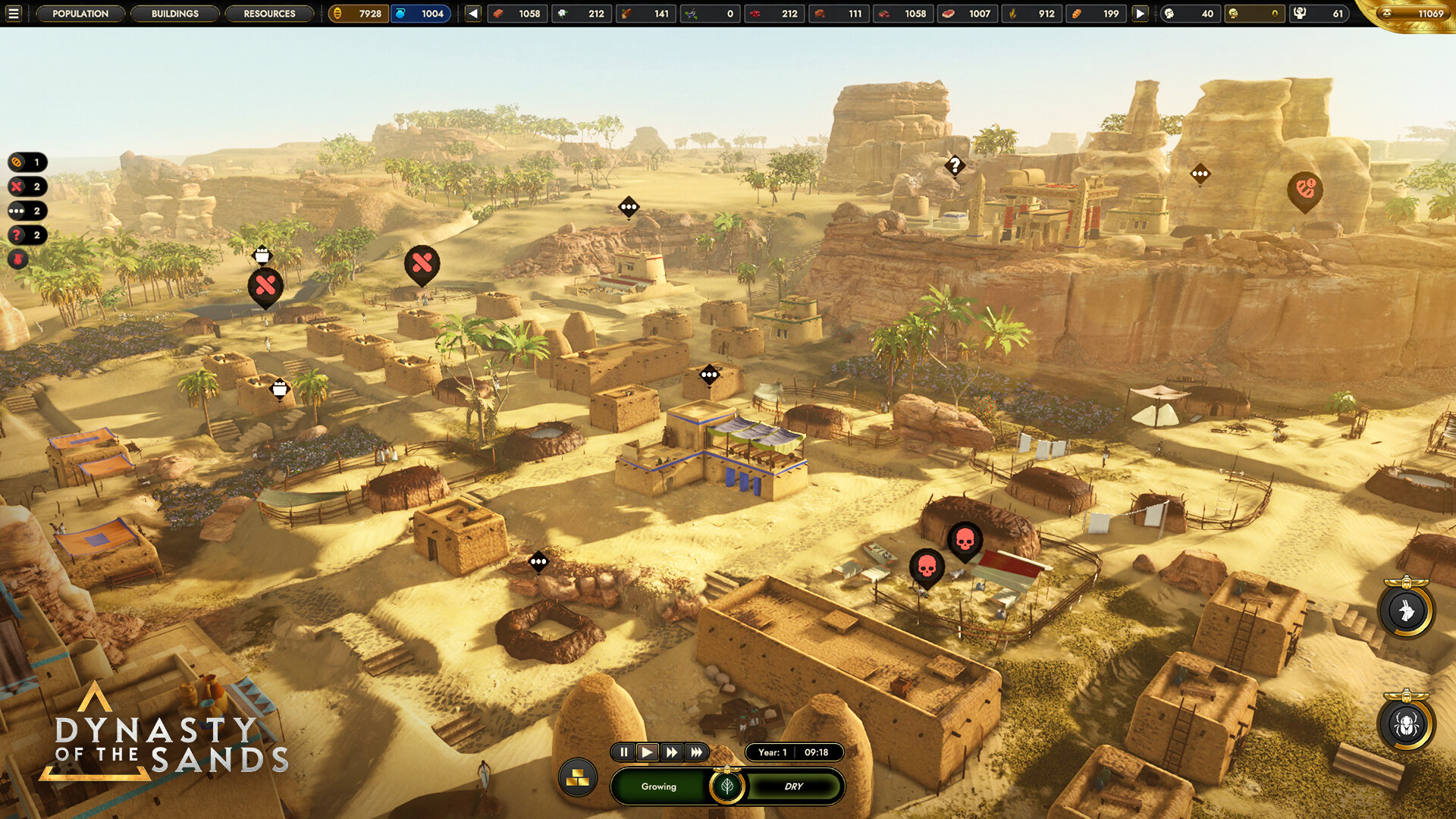Collapse the resource bar with the left arrow
The image size is (1456, 819).
point(472,13)
